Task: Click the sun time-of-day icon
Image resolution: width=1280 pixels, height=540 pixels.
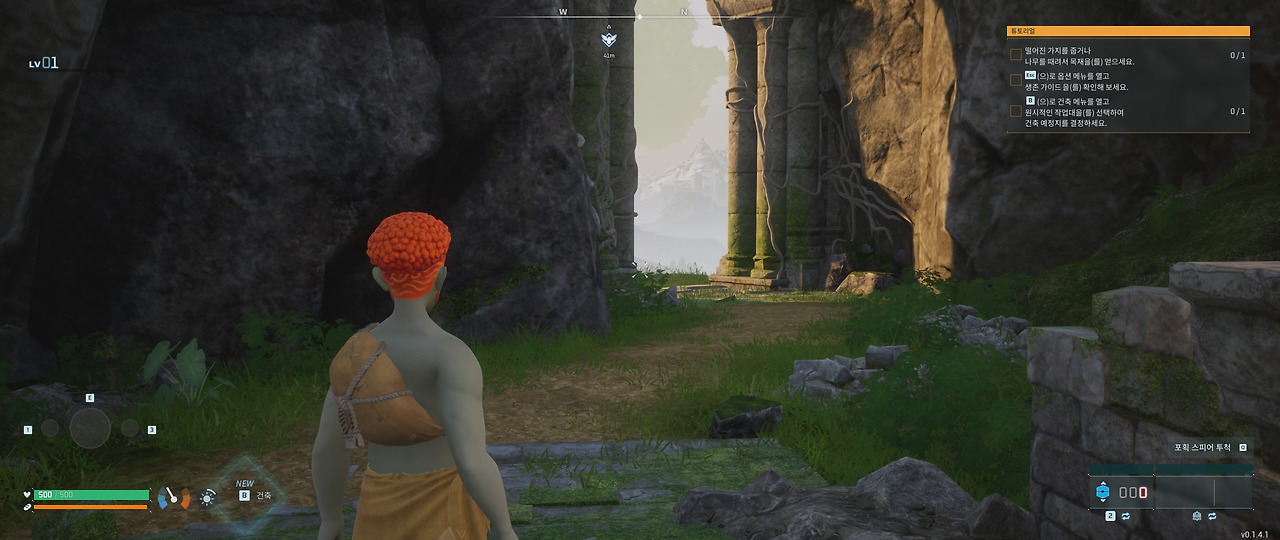Action: [x=208, y=496]
